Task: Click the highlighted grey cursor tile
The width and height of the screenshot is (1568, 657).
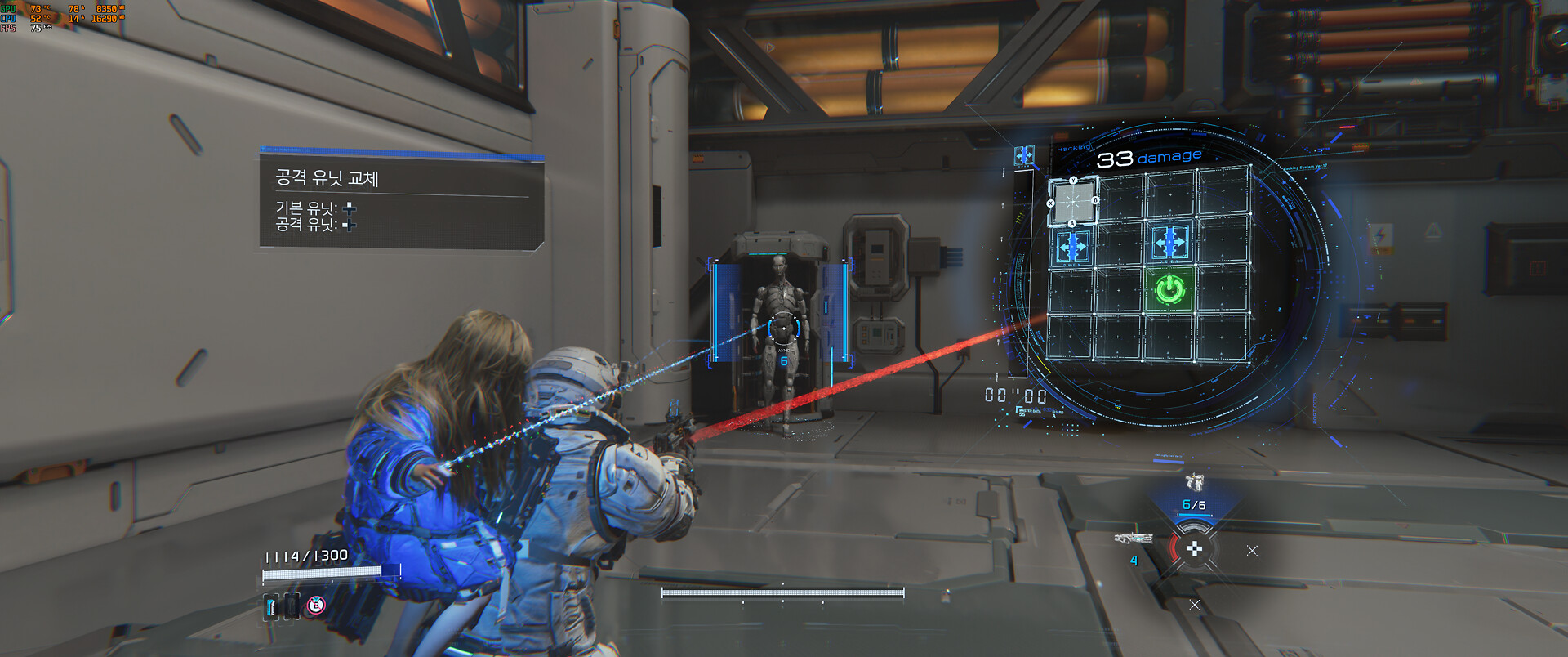Action: point(1071,201)
